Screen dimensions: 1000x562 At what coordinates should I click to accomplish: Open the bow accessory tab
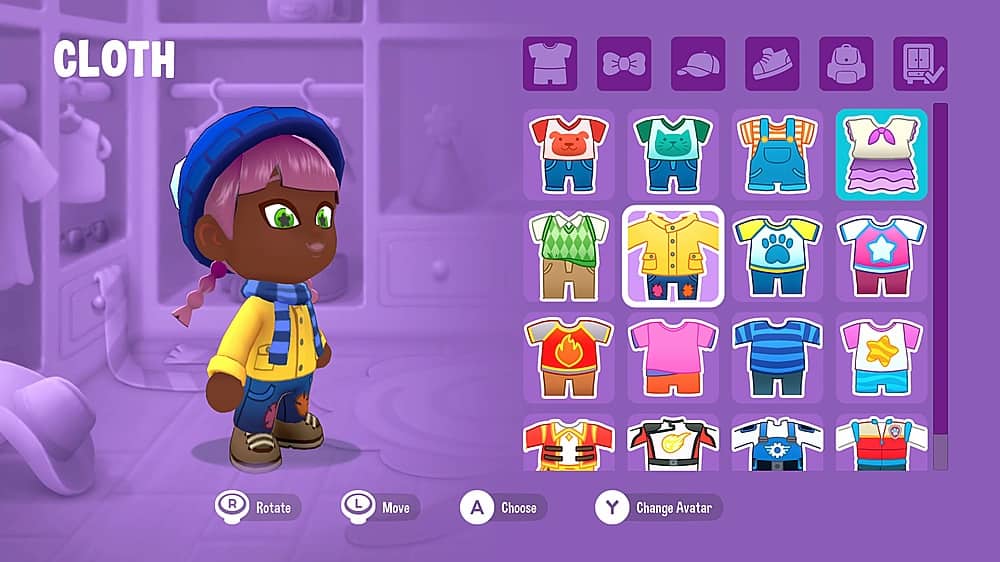click(624, 64)
